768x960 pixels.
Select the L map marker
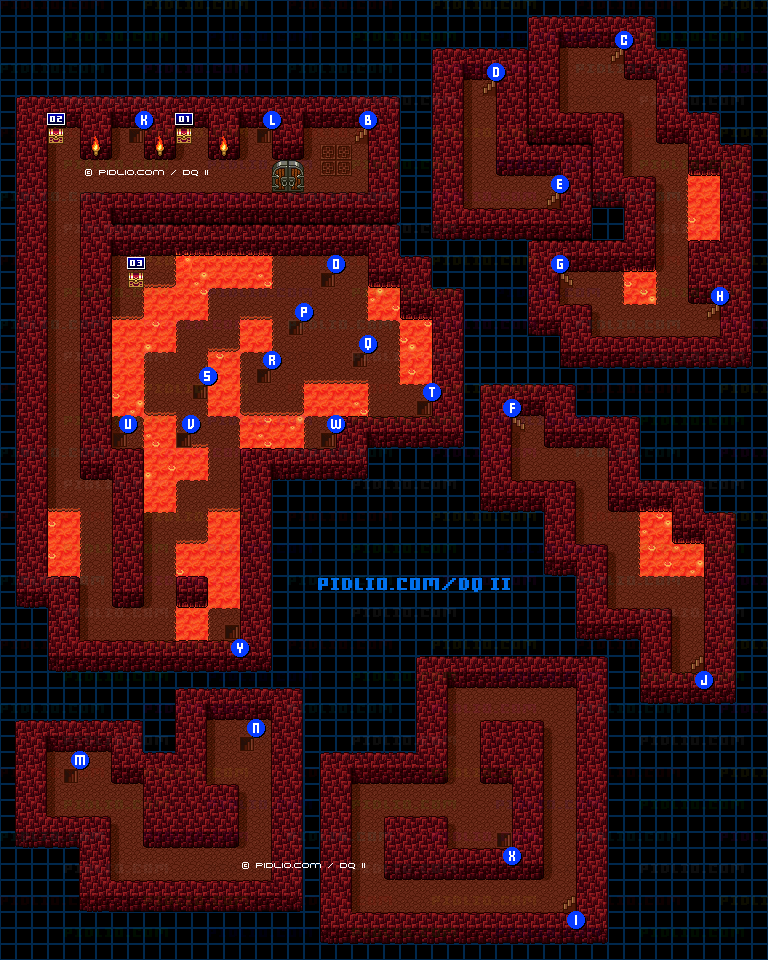click(x=272, y=121)
